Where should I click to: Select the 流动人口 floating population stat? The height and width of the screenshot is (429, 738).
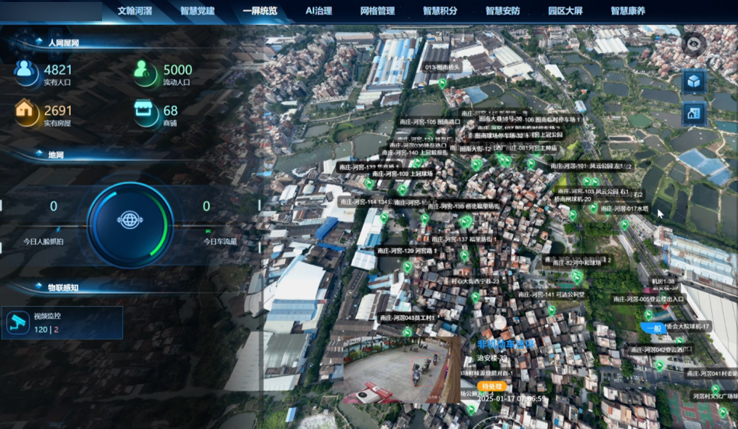pos(164,75)
